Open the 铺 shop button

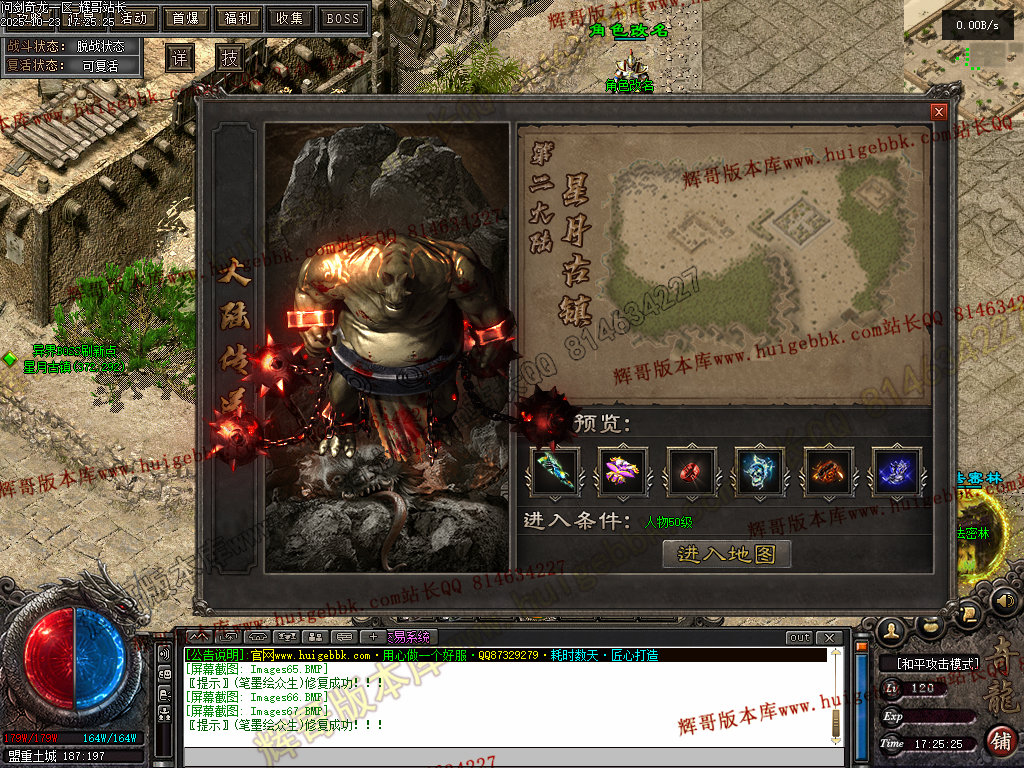[1000, 741]
